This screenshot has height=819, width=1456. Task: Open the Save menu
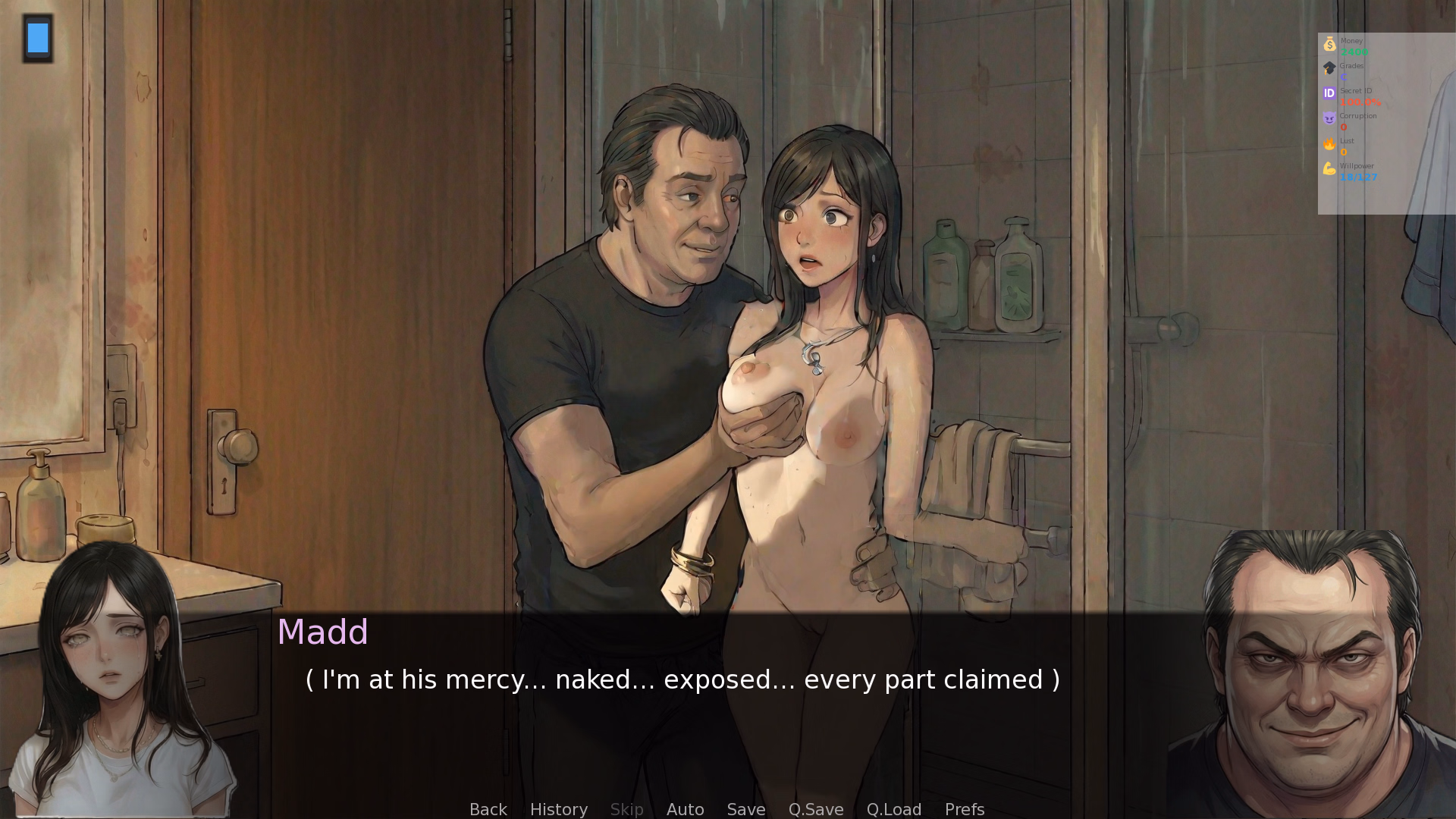tap(745, 809)
